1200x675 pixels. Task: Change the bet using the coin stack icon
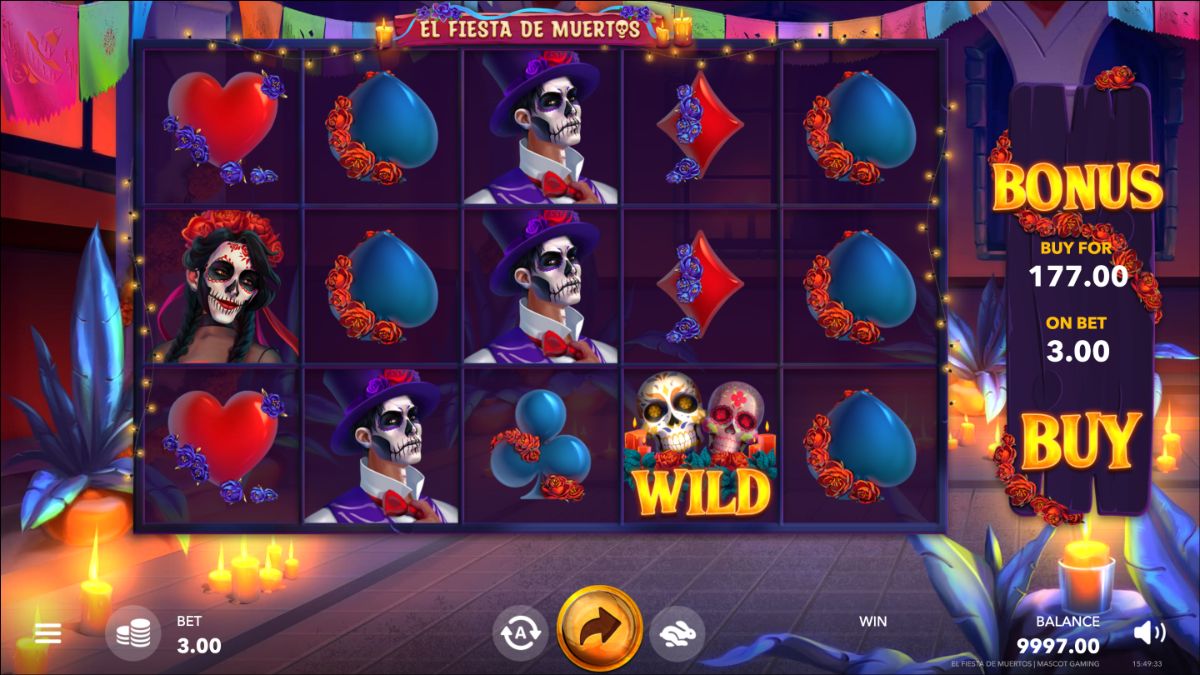click(x=133, y=633)
